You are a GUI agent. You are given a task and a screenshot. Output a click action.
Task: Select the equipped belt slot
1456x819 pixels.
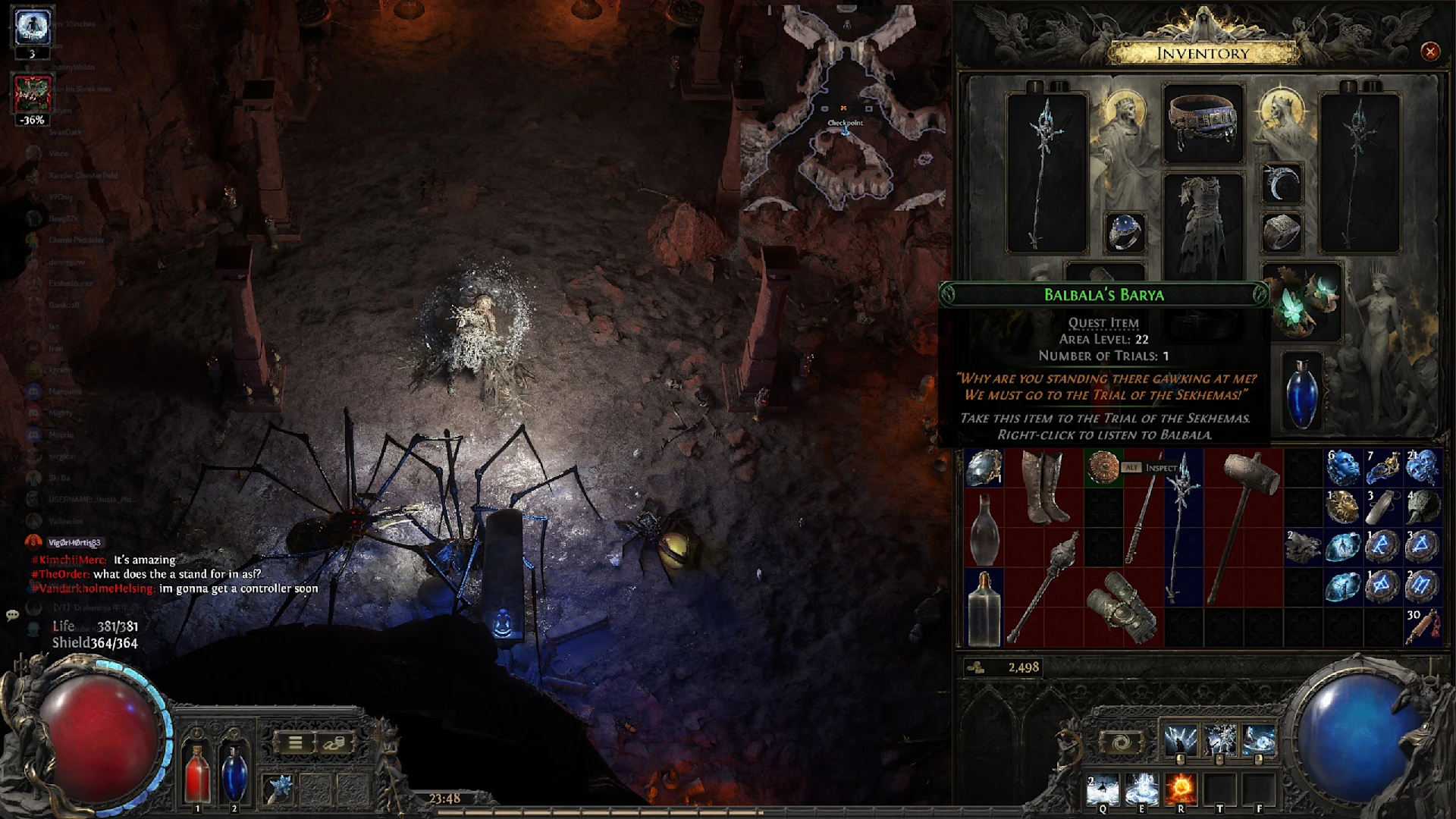1203,124
